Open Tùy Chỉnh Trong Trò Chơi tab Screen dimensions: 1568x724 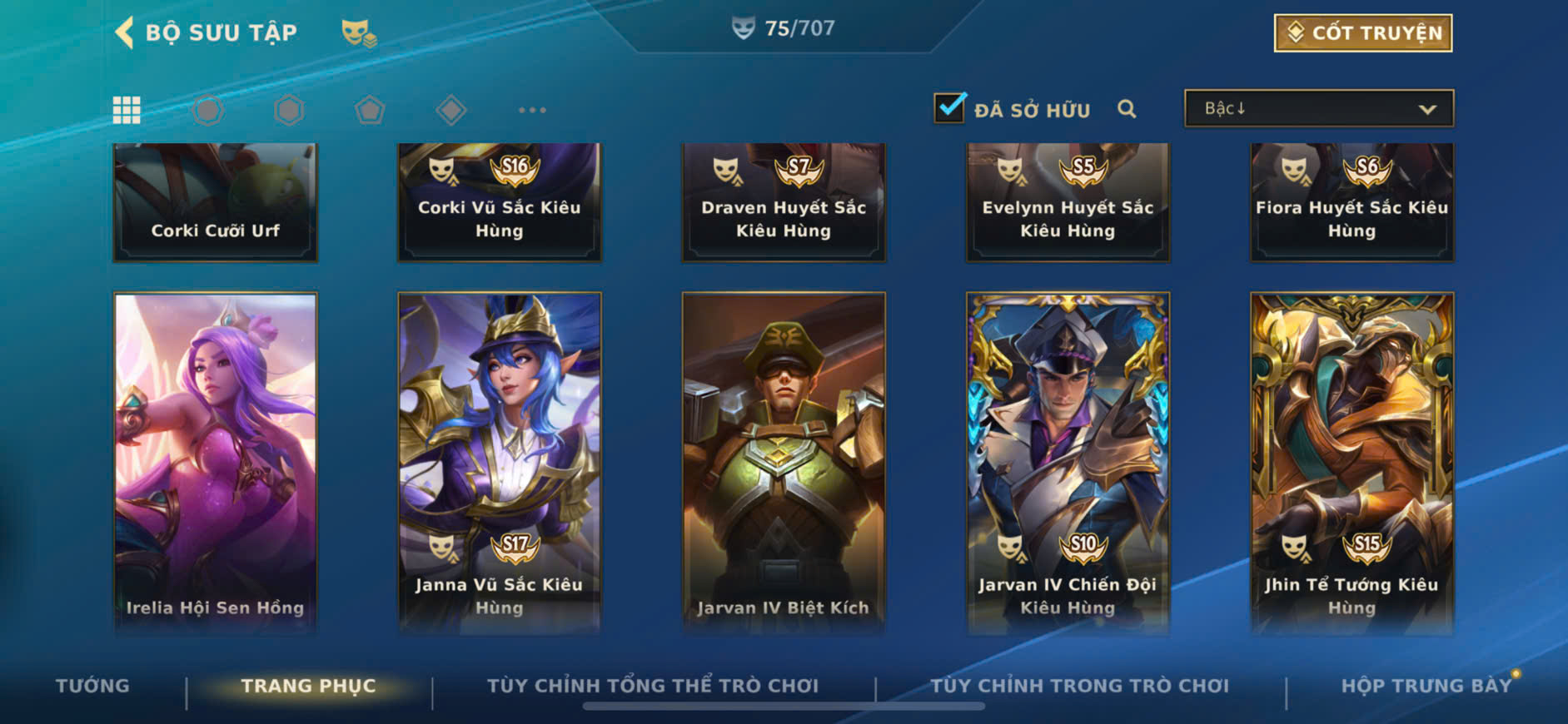tap(1079, 686)
